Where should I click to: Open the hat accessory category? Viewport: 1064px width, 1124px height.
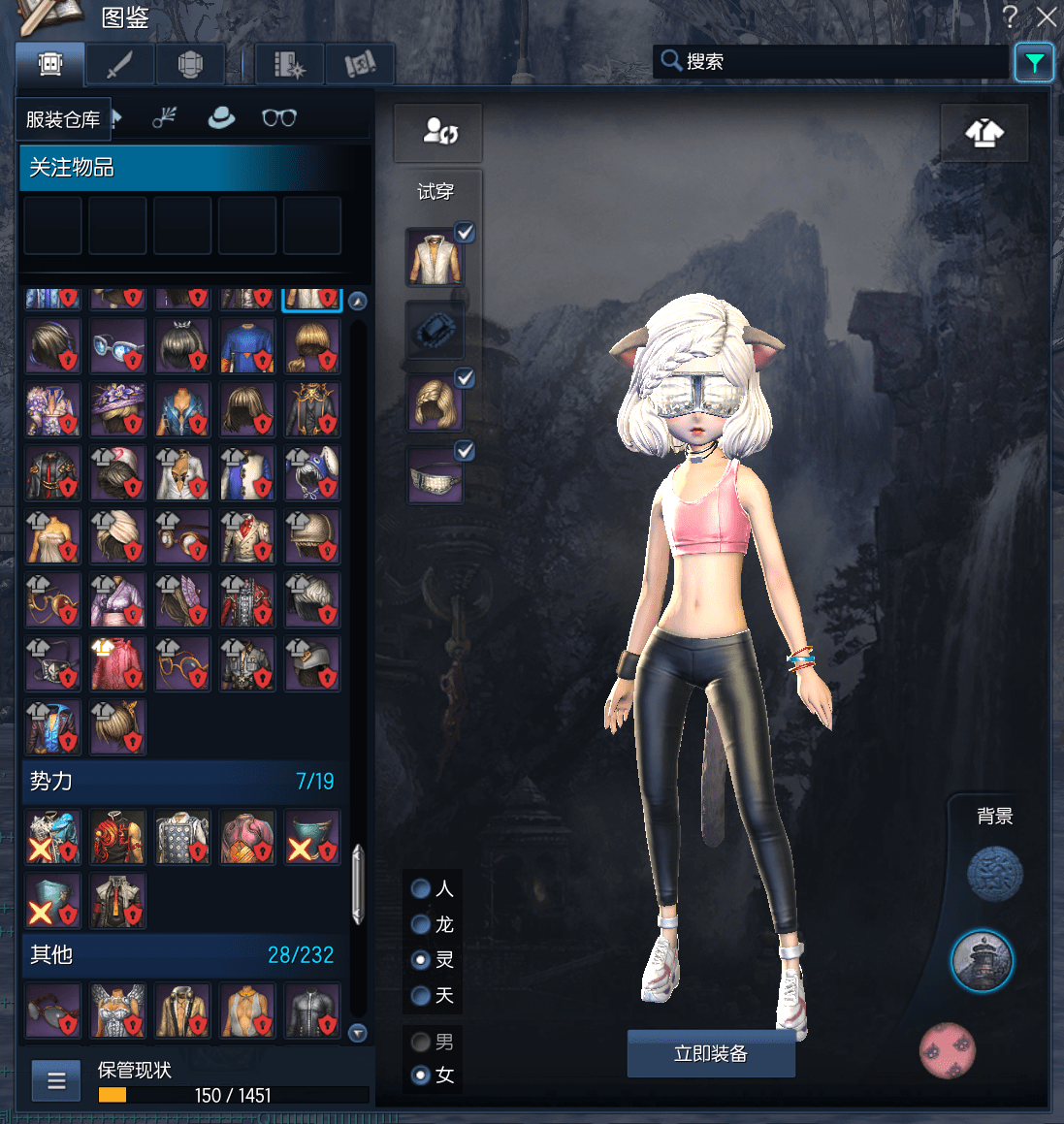tap(222, 118)
